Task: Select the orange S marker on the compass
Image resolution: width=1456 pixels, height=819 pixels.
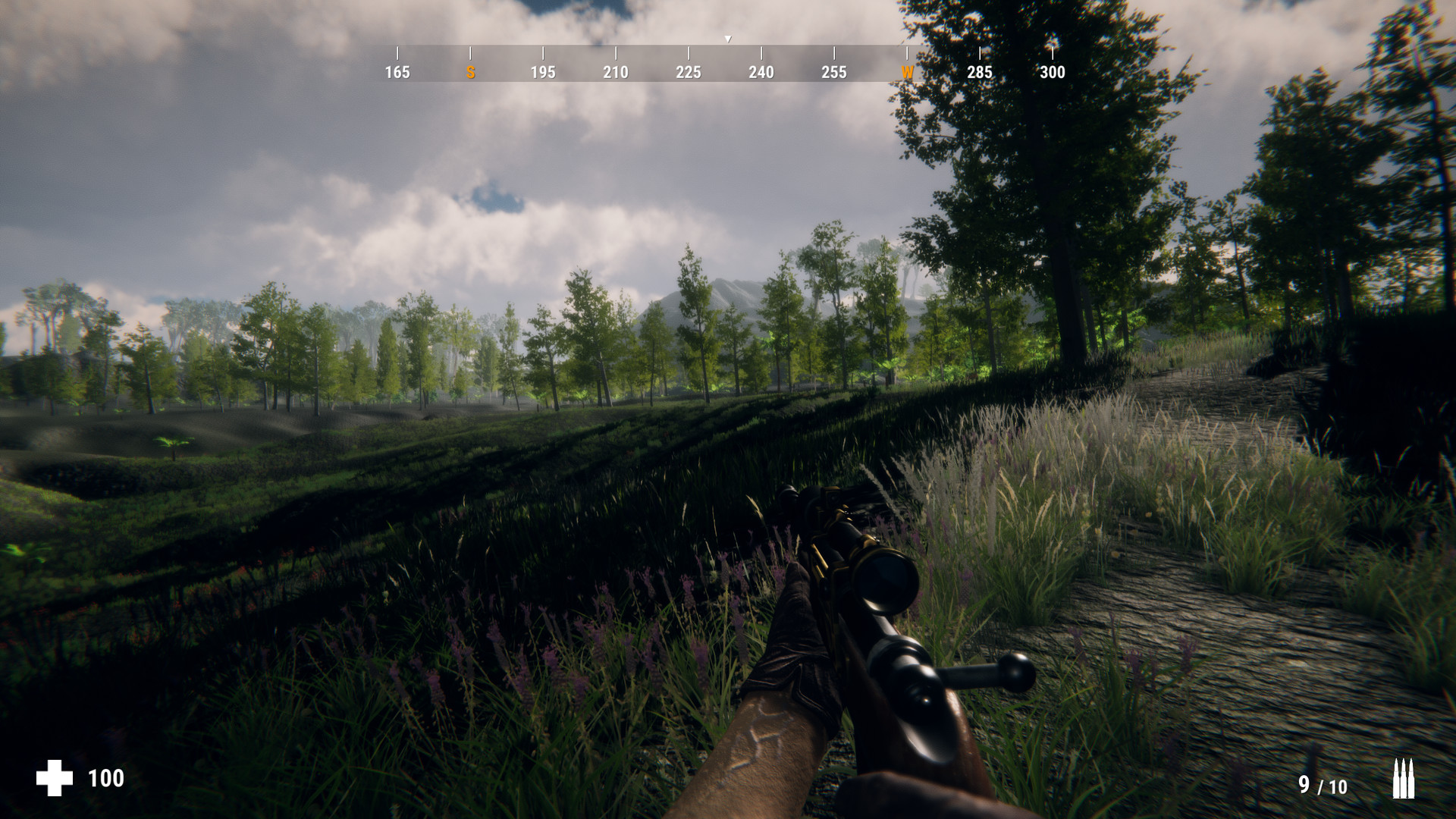Action: point(472,74)
